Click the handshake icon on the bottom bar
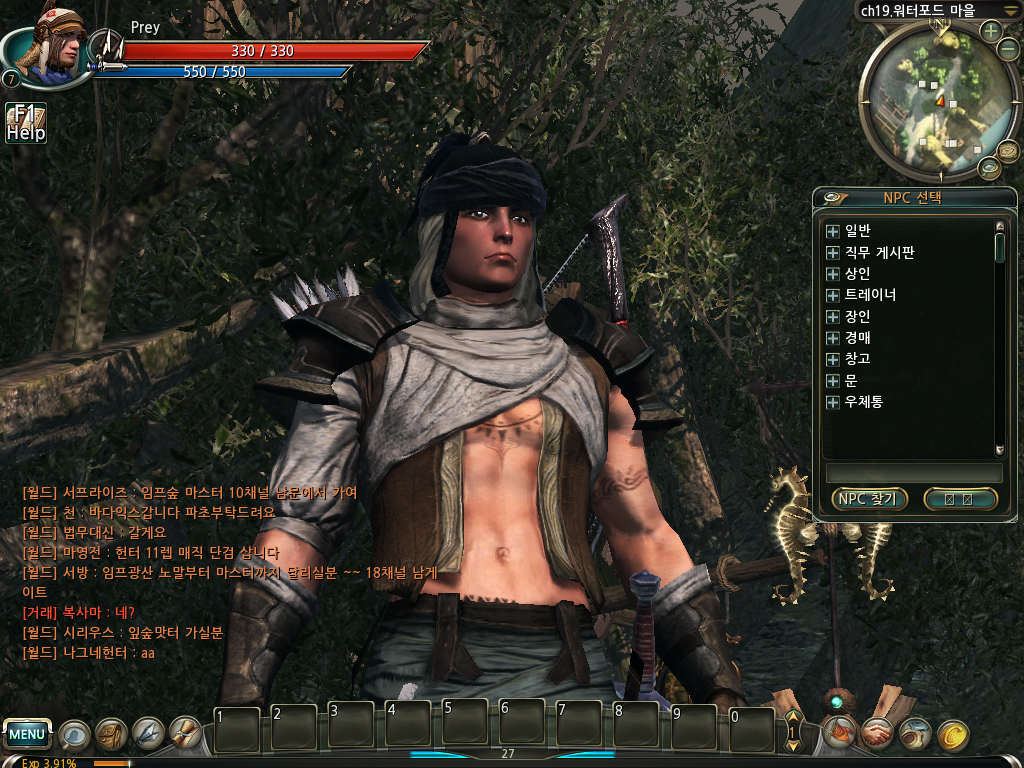1024x768 pixels. pyautogui.click(x=878, y=735)
